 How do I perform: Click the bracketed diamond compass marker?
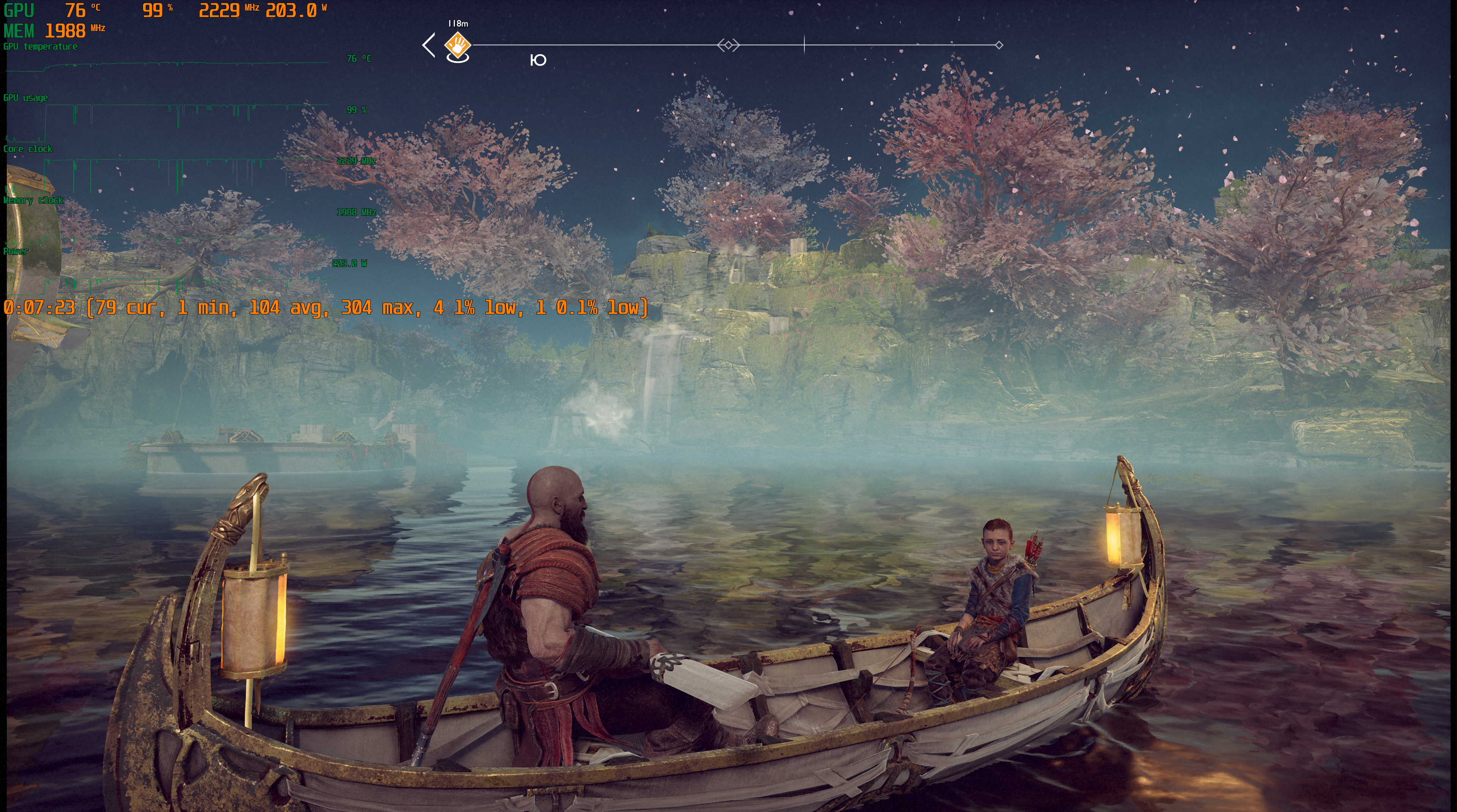click(x=728, y=45)
